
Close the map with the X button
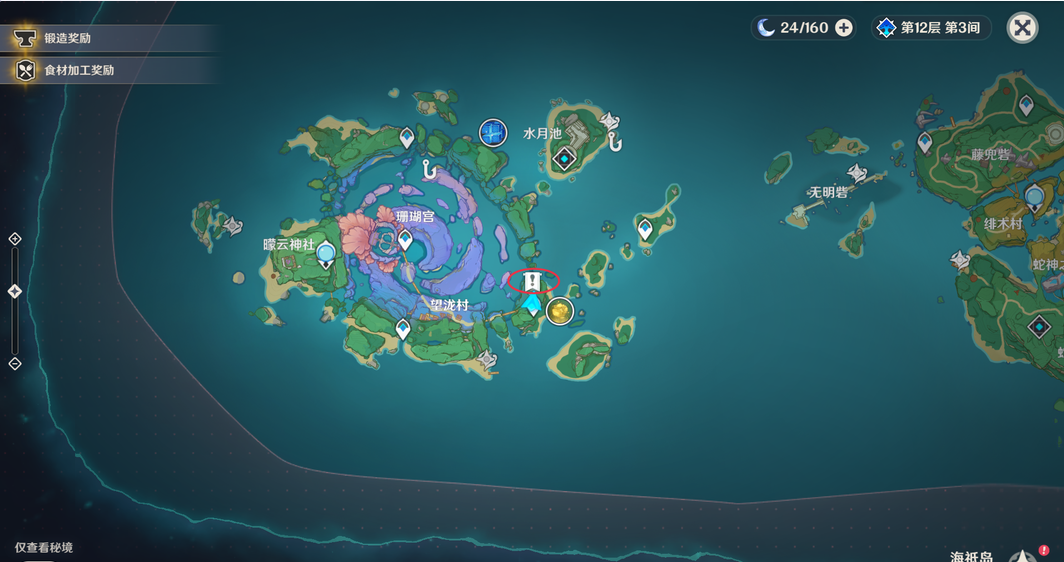1022,28
